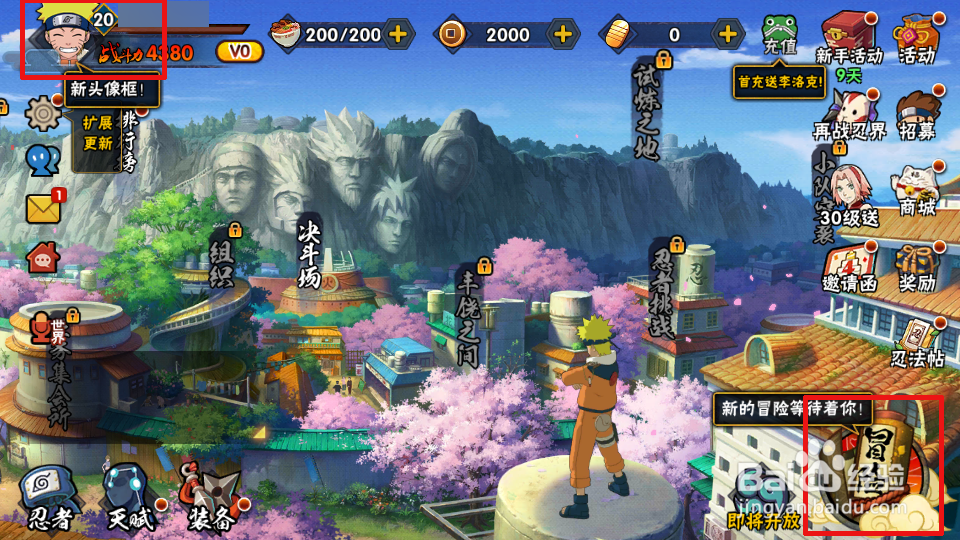Open the 活动 events icon
This screenshot has height=540, width=960.
click(x=915, y=38)
